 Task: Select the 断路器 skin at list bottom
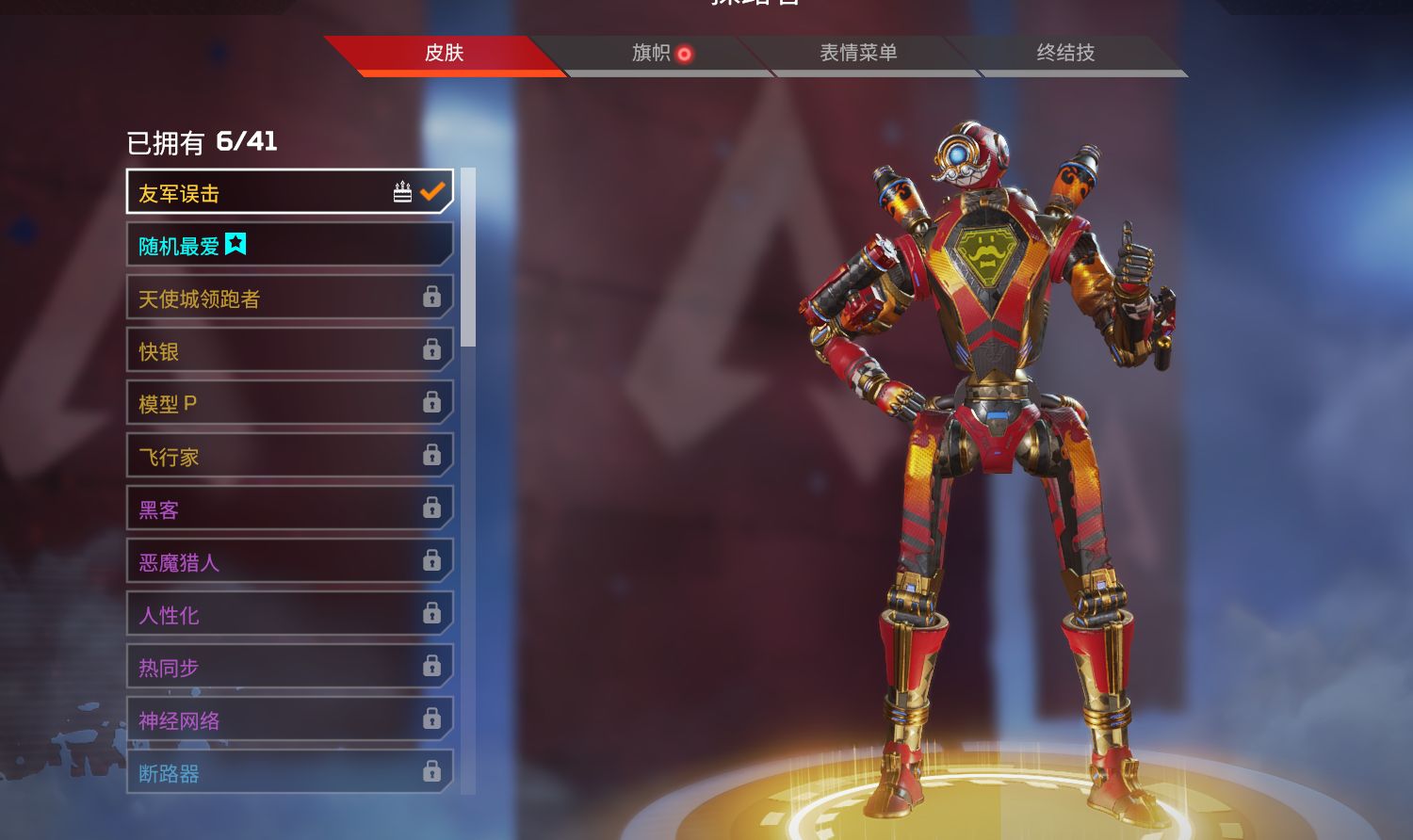(283, 771)
